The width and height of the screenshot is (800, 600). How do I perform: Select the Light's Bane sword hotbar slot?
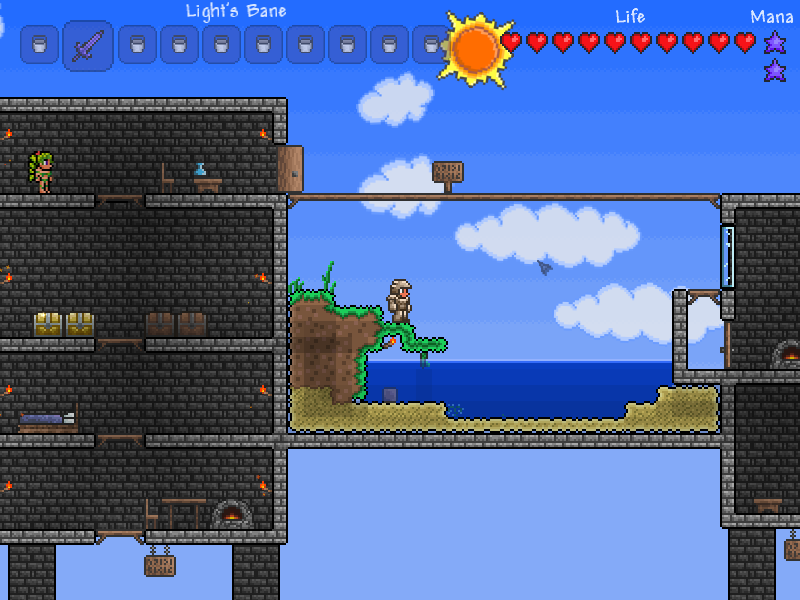87,46
